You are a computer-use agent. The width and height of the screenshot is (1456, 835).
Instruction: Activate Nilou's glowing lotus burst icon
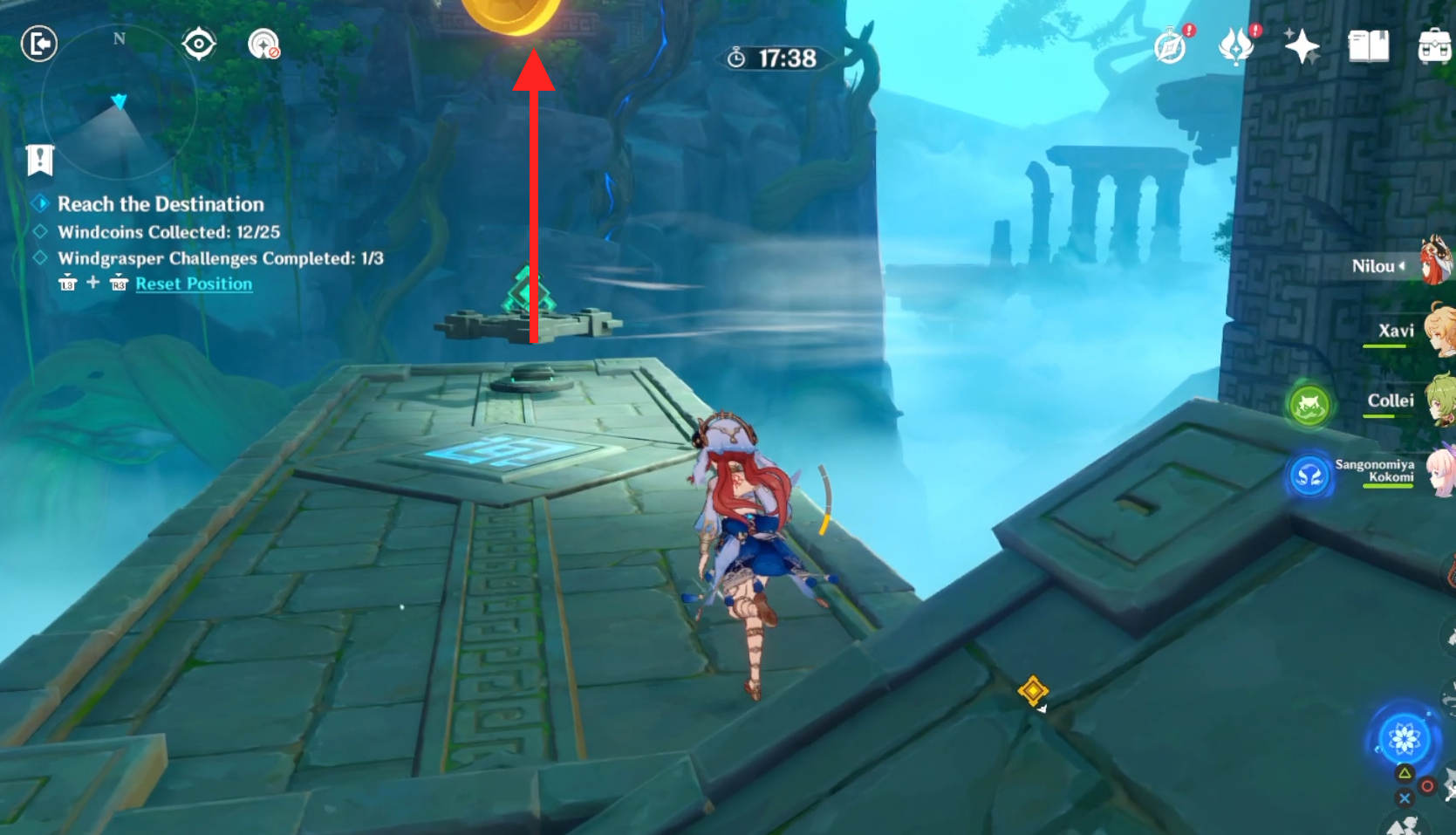coord(1405,739)
